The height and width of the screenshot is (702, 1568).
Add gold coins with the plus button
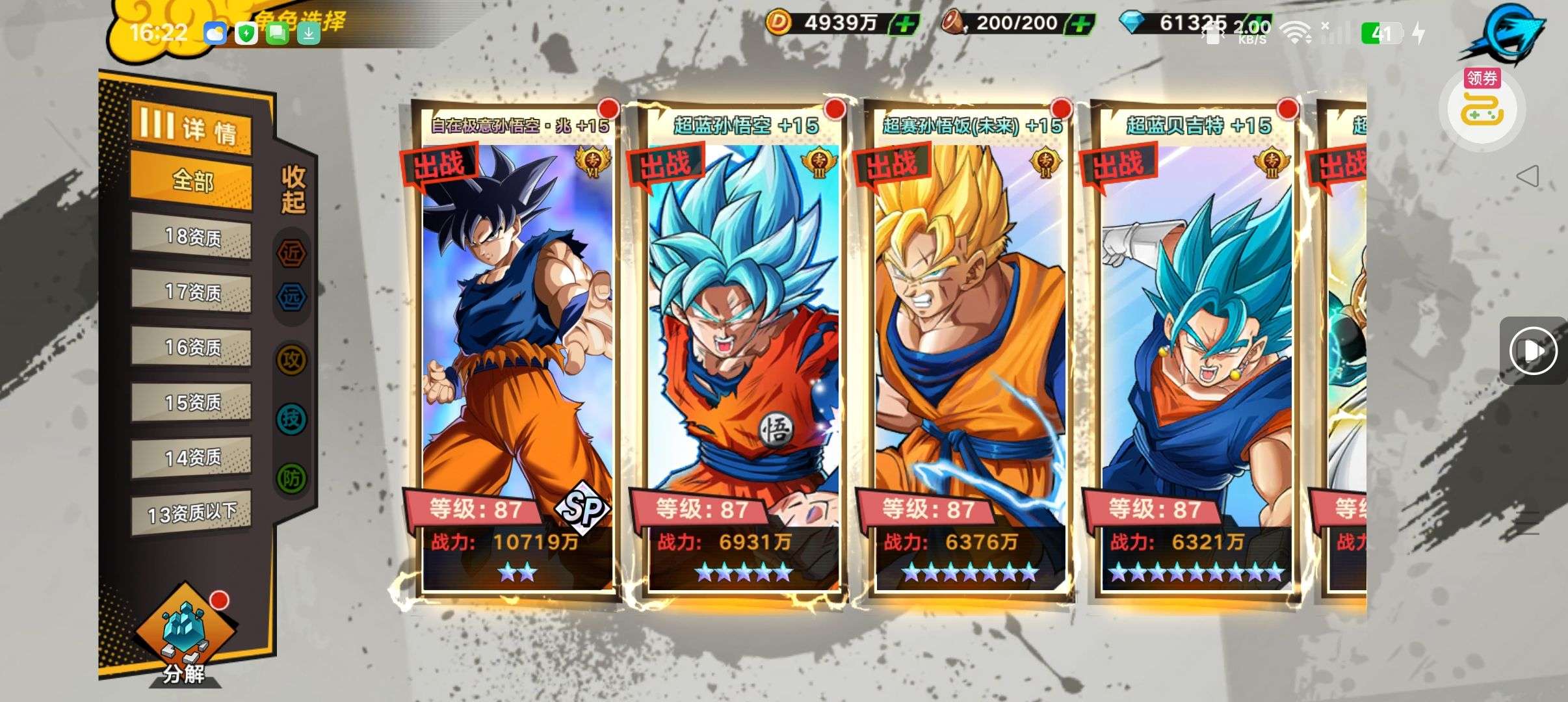(x=904, y=25)
